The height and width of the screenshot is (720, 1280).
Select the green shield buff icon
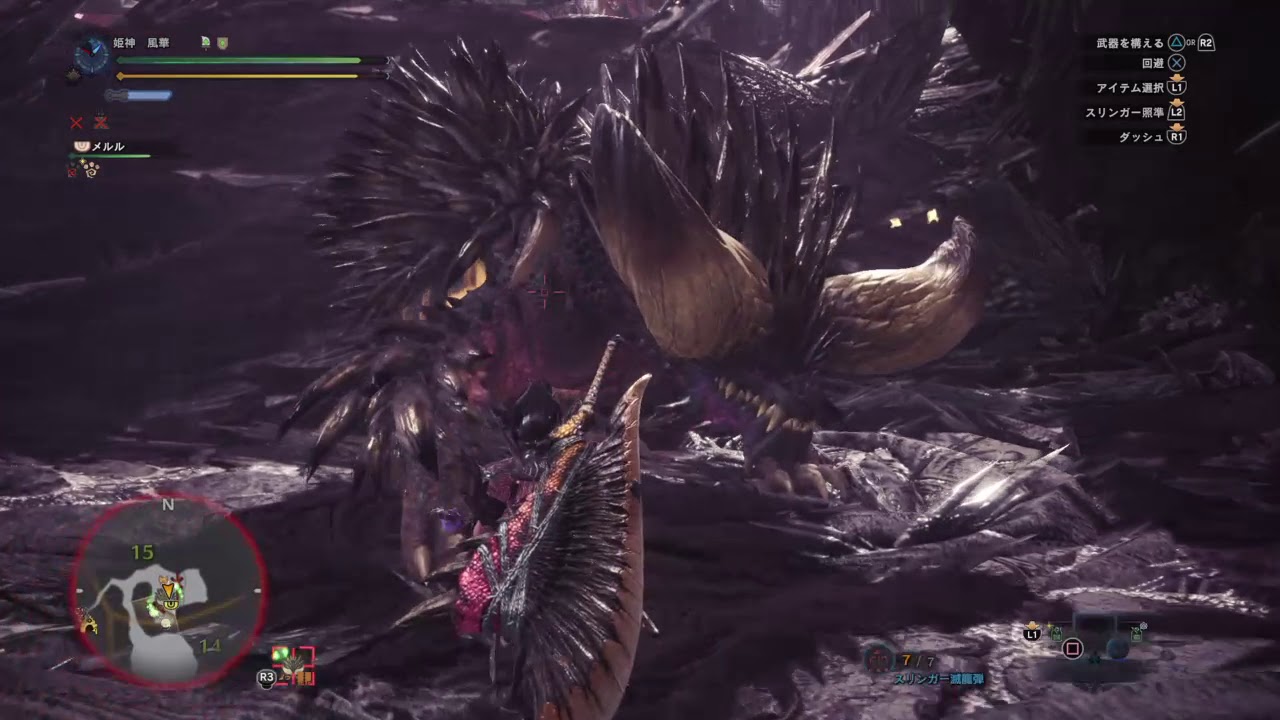coord(223,44)
